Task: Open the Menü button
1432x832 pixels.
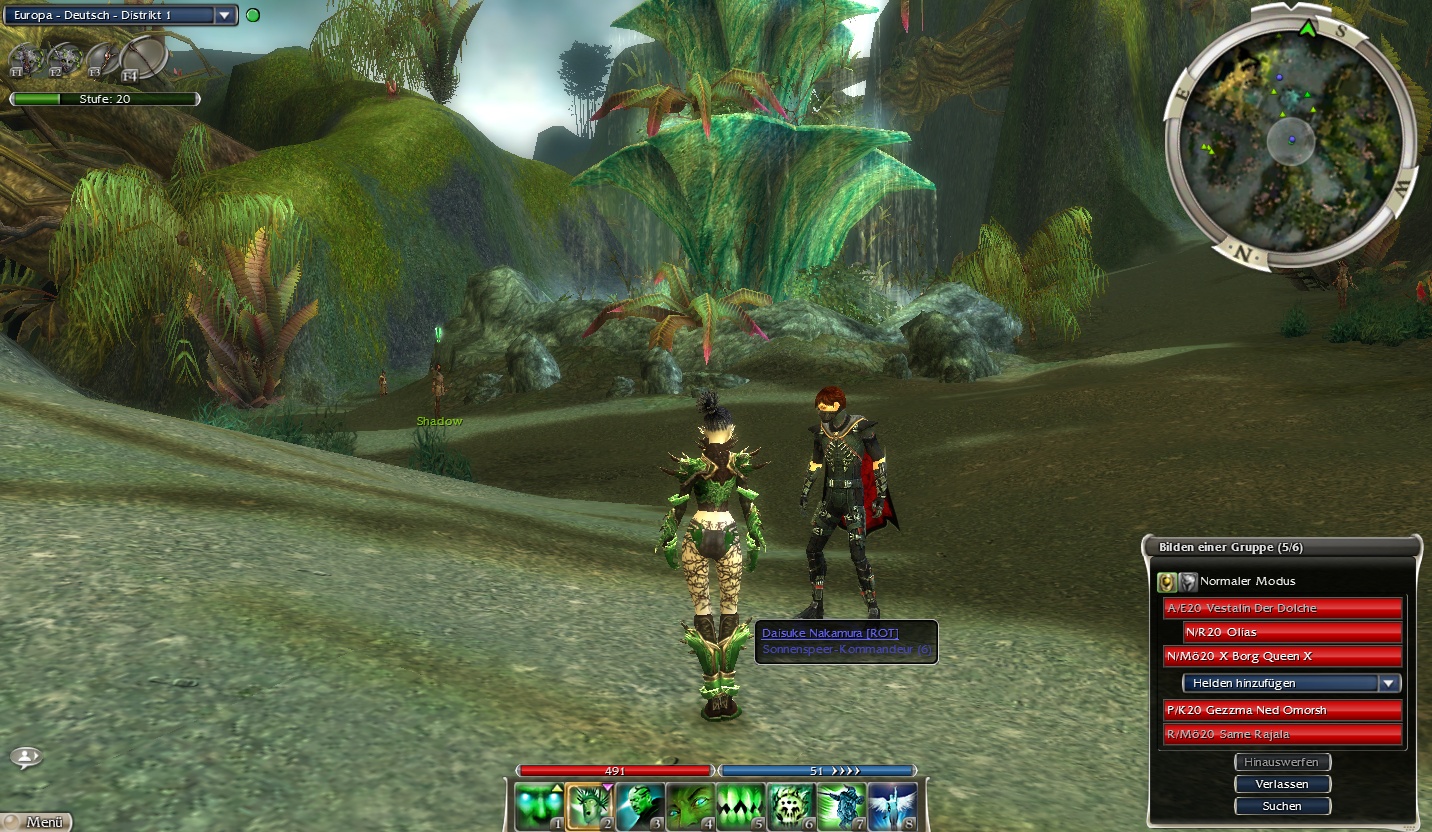Action: click(x=37, y=822)
